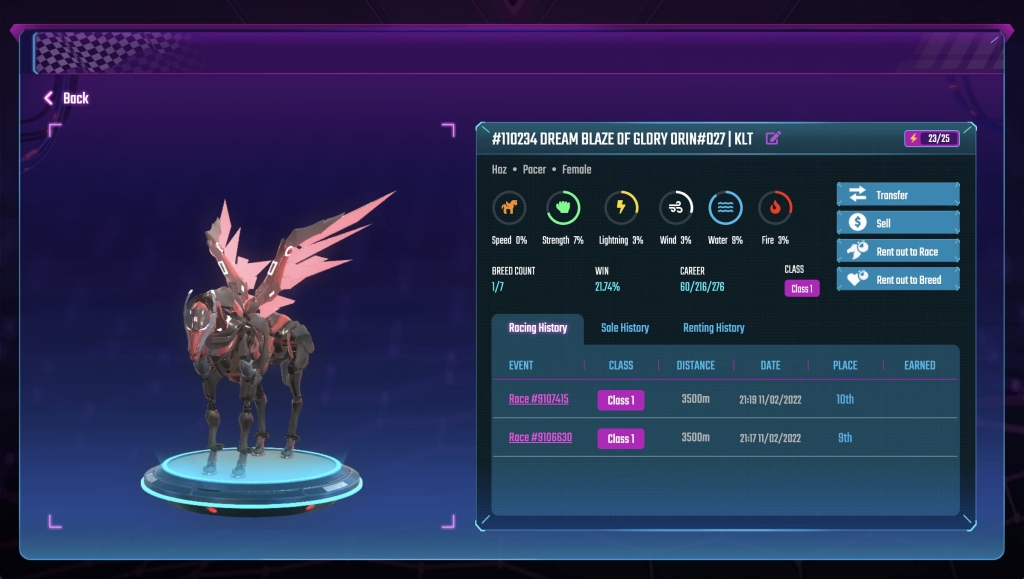Edit the horse name with pencil icon

(773, 139)
